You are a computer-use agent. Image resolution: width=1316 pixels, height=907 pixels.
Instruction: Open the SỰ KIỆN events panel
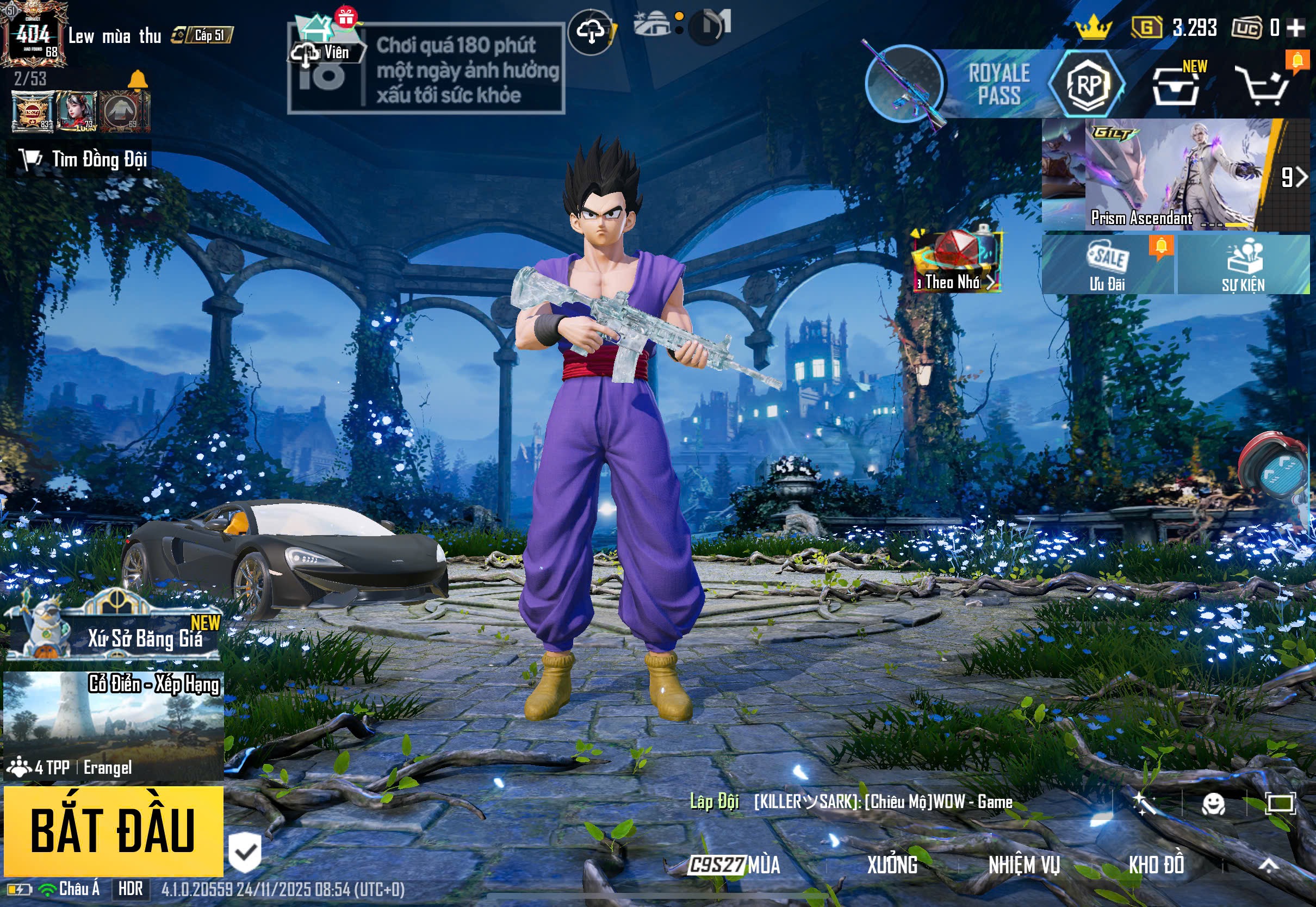point(1243,265)
